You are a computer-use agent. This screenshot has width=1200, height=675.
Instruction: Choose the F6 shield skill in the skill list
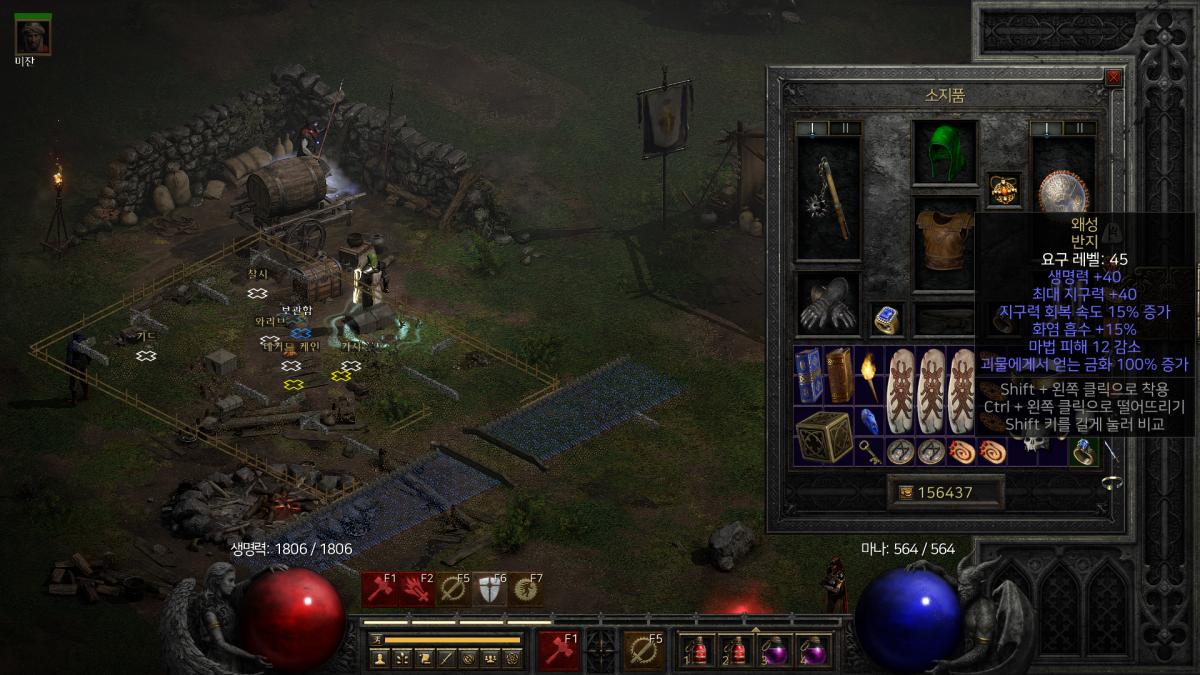488,590
